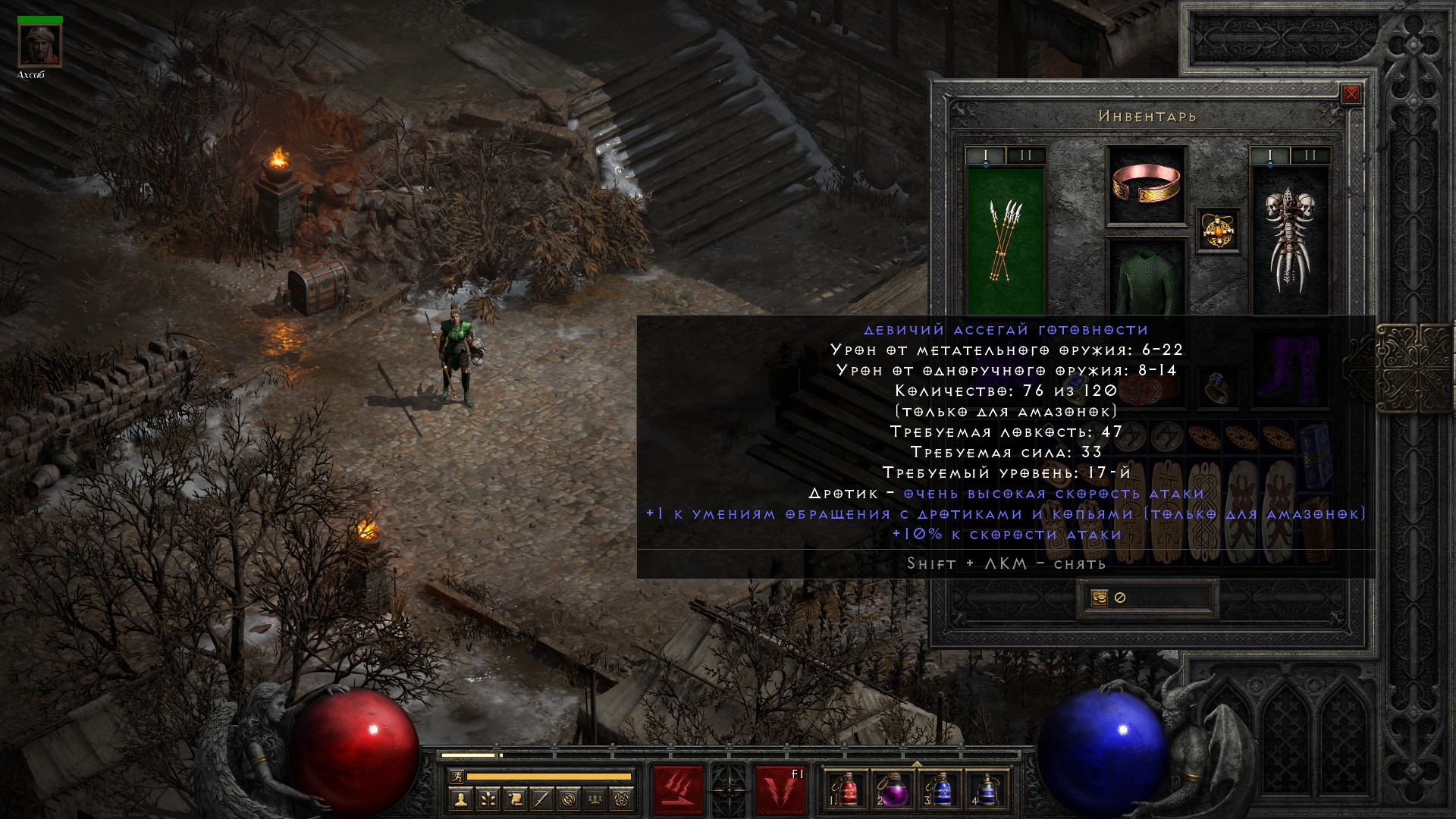
Task: Open the quest log scroll button
Action: [x=514, y=798]
